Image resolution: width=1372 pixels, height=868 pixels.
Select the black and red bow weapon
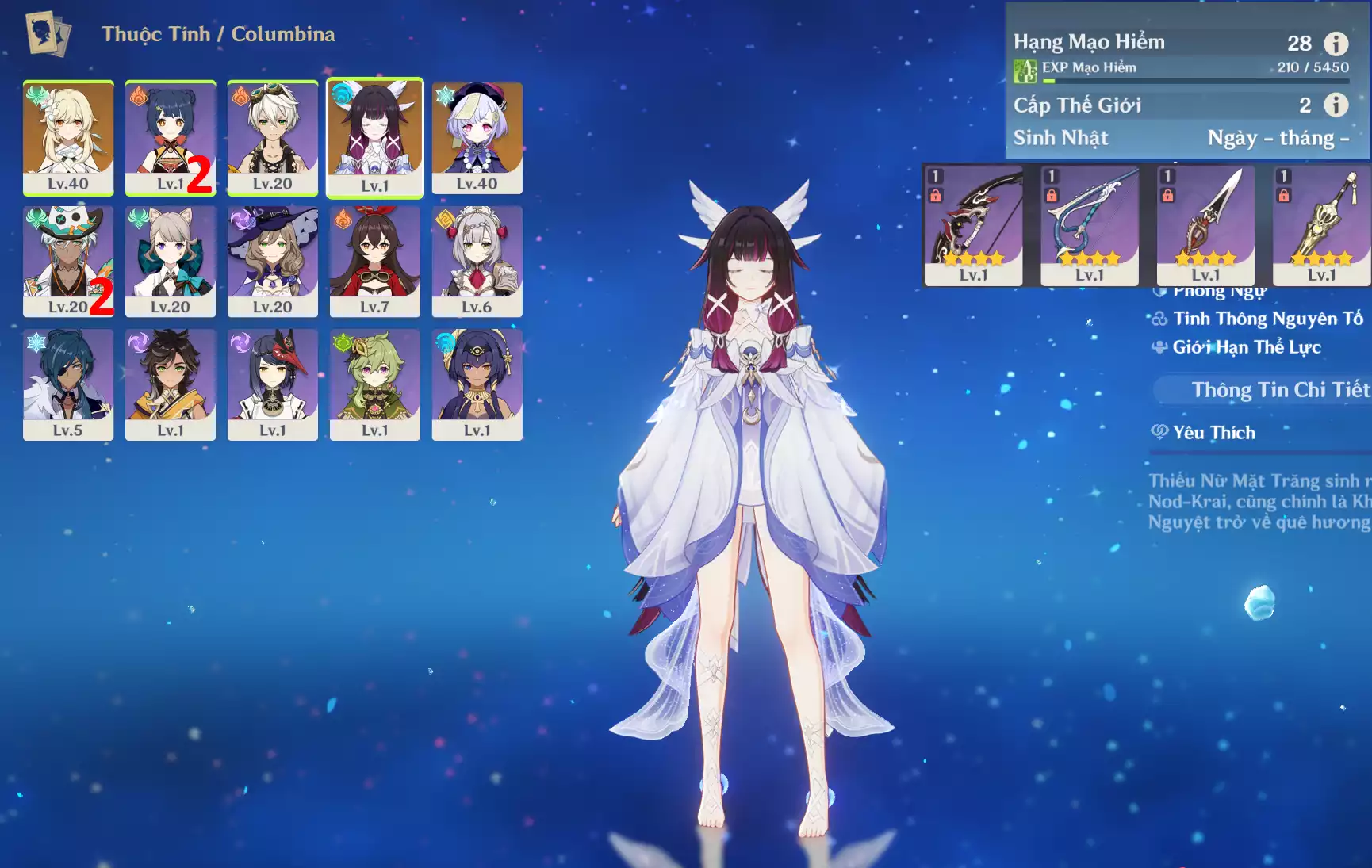point(973,224)
